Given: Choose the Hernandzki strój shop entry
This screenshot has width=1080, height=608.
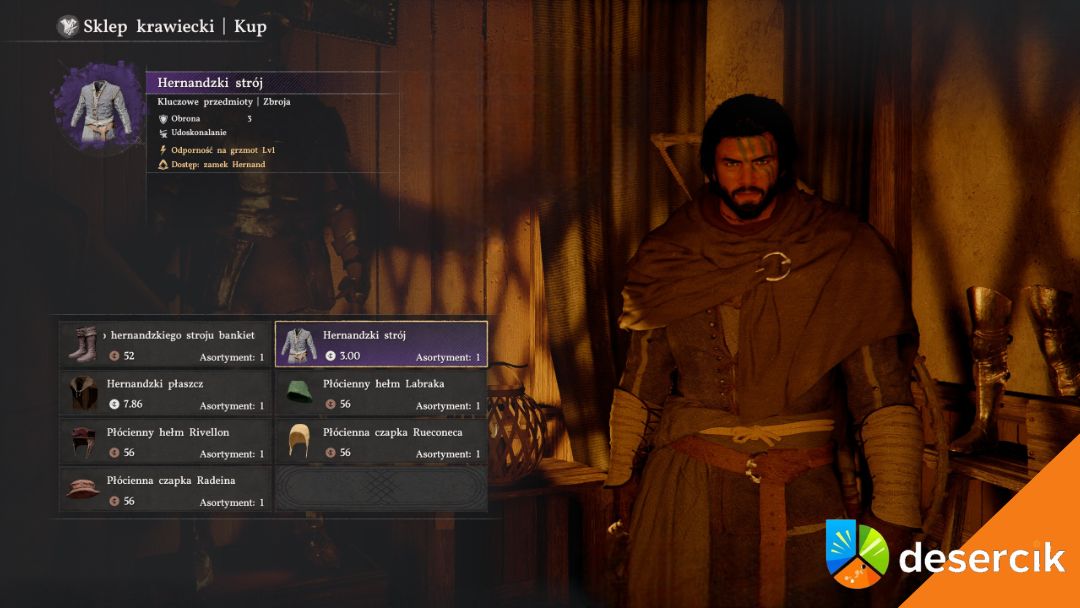Looking at the screenshot, I should click(381, 344).
